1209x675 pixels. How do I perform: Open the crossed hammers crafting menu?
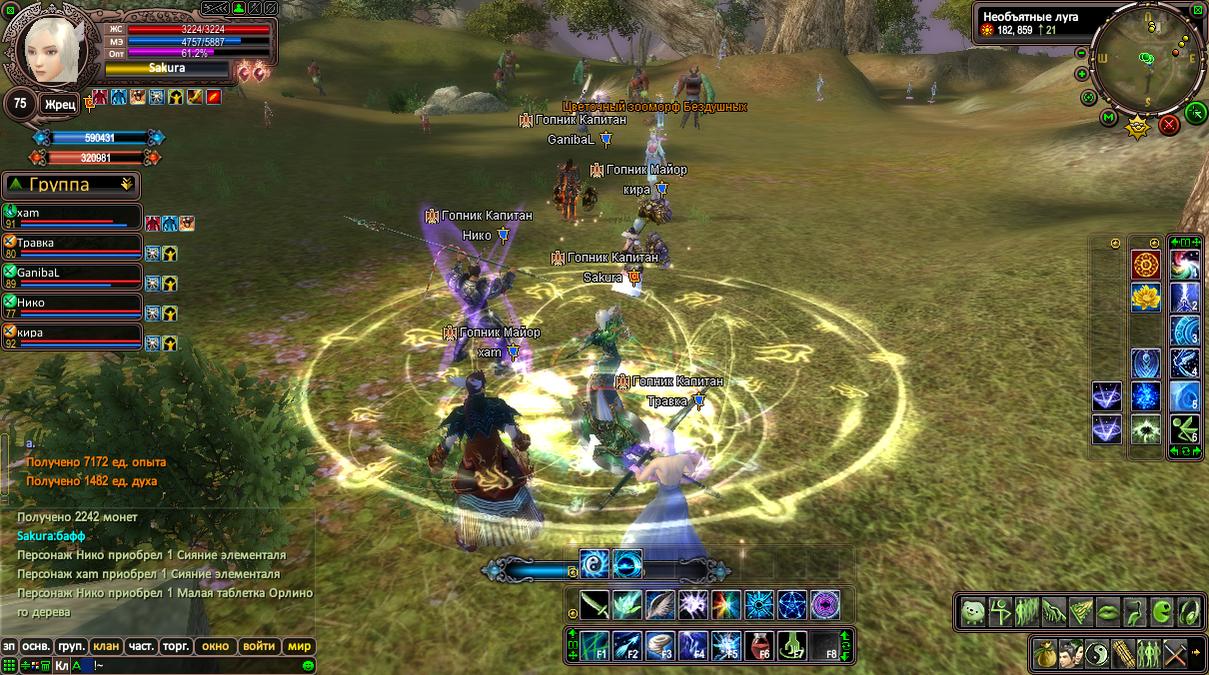tap(1175, 652)
